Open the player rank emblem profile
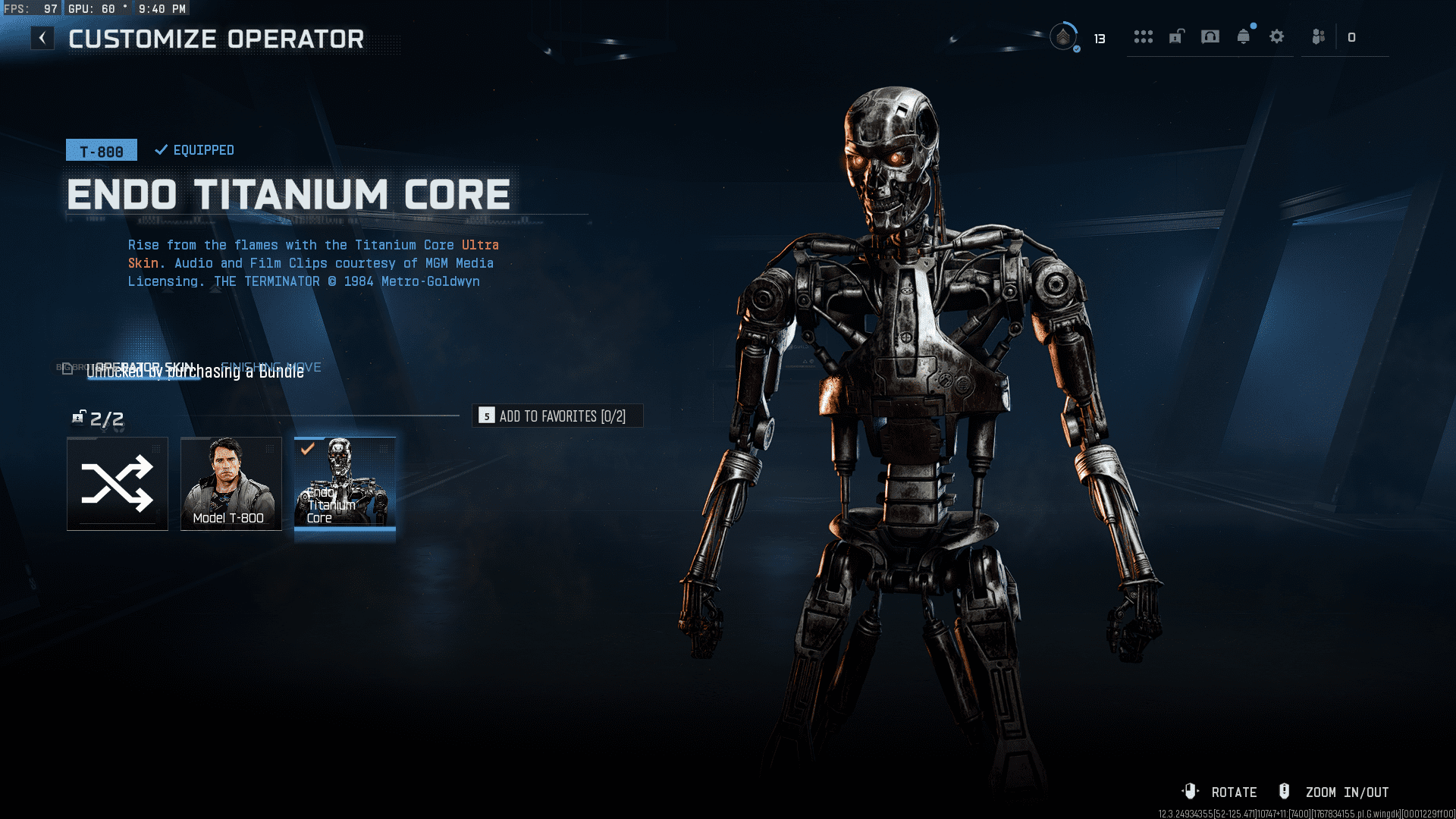This screenshot has width=1456, height=819. point(1063,37)
